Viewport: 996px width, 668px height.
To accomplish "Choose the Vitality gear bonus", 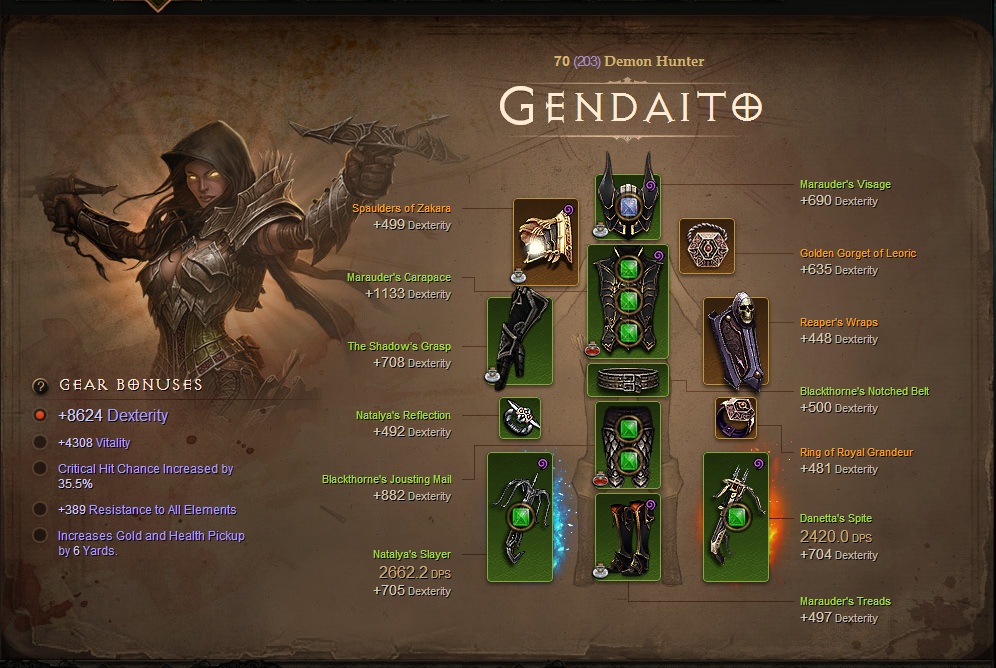I will pyautogui.click(x=40, y=442).
